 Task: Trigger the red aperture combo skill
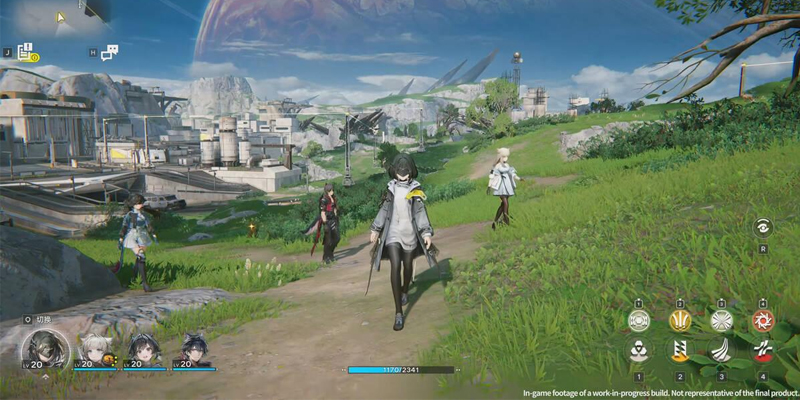coord(762,320)
